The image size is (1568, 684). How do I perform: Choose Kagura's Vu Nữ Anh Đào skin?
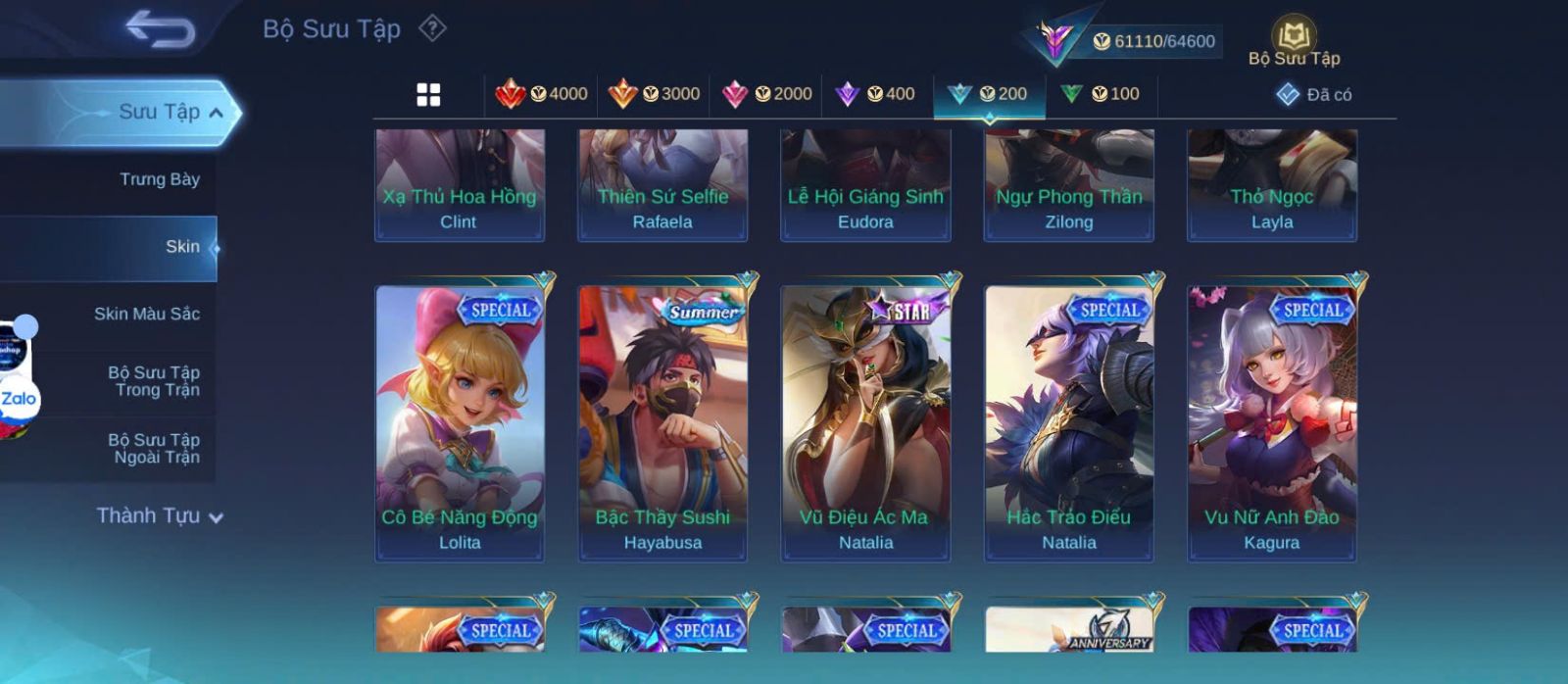pos(1272,422)
